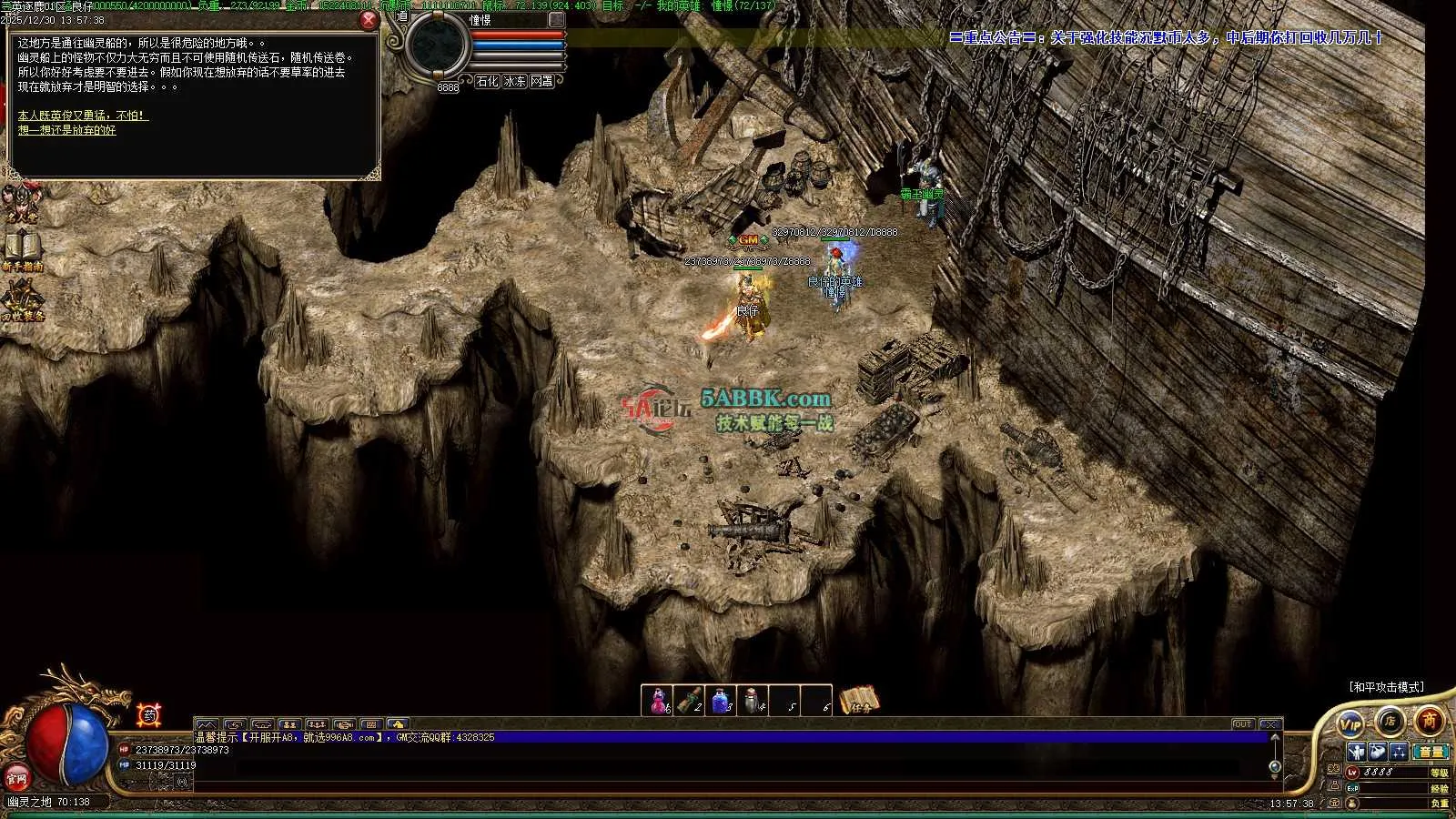Close the NPC dialogue window
The image size is (1456, 819).
click(369, 20)
